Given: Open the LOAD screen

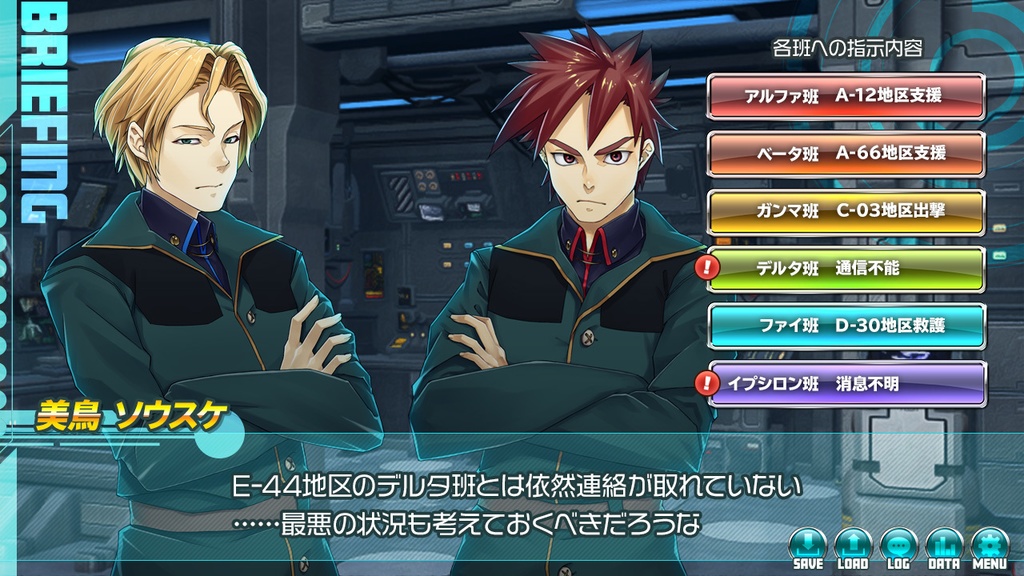Looking at the screenshot, I should point(852,547).
